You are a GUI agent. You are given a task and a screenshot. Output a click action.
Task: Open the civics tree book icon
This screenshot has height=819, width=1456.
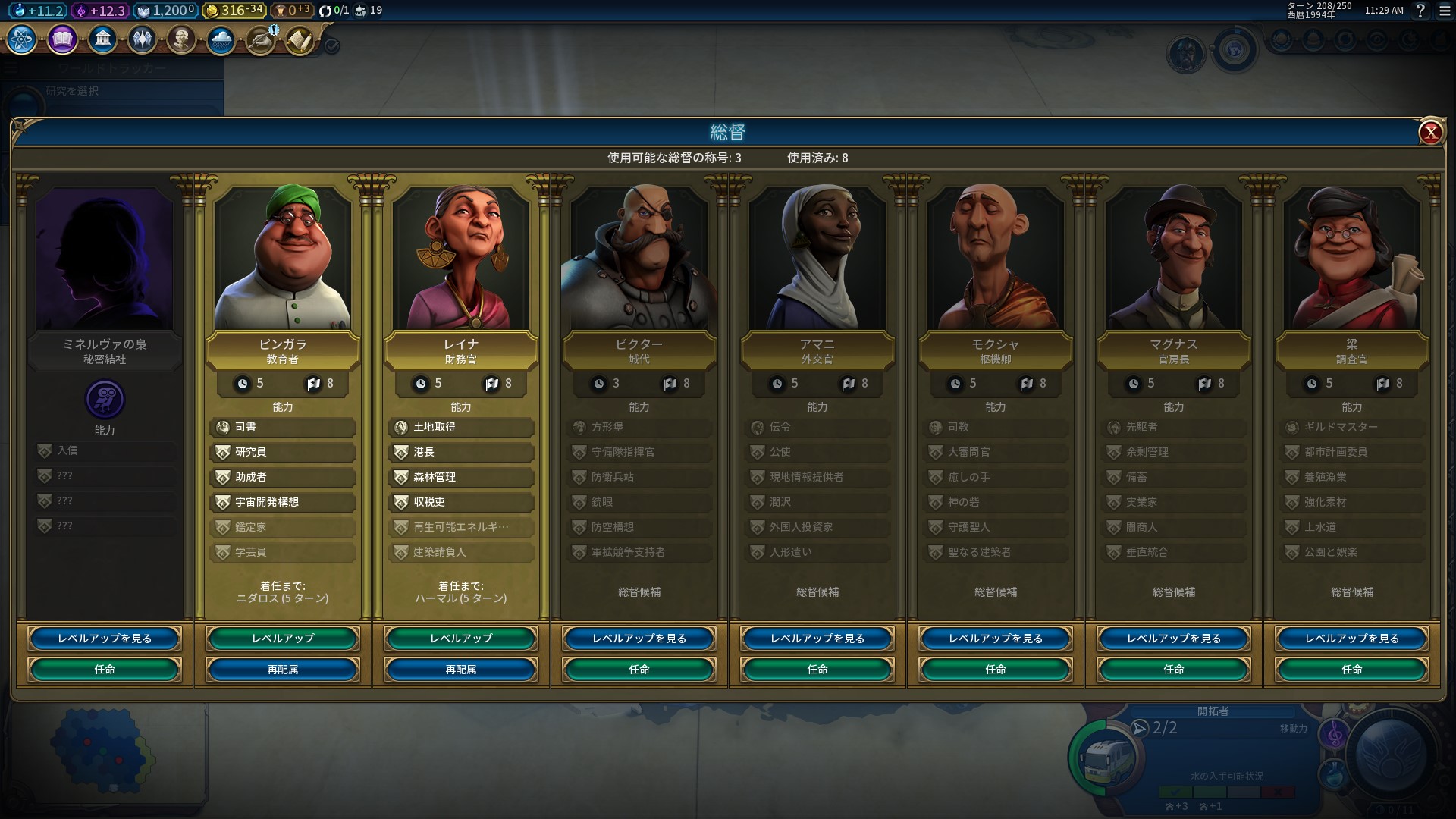click(62, 39)
